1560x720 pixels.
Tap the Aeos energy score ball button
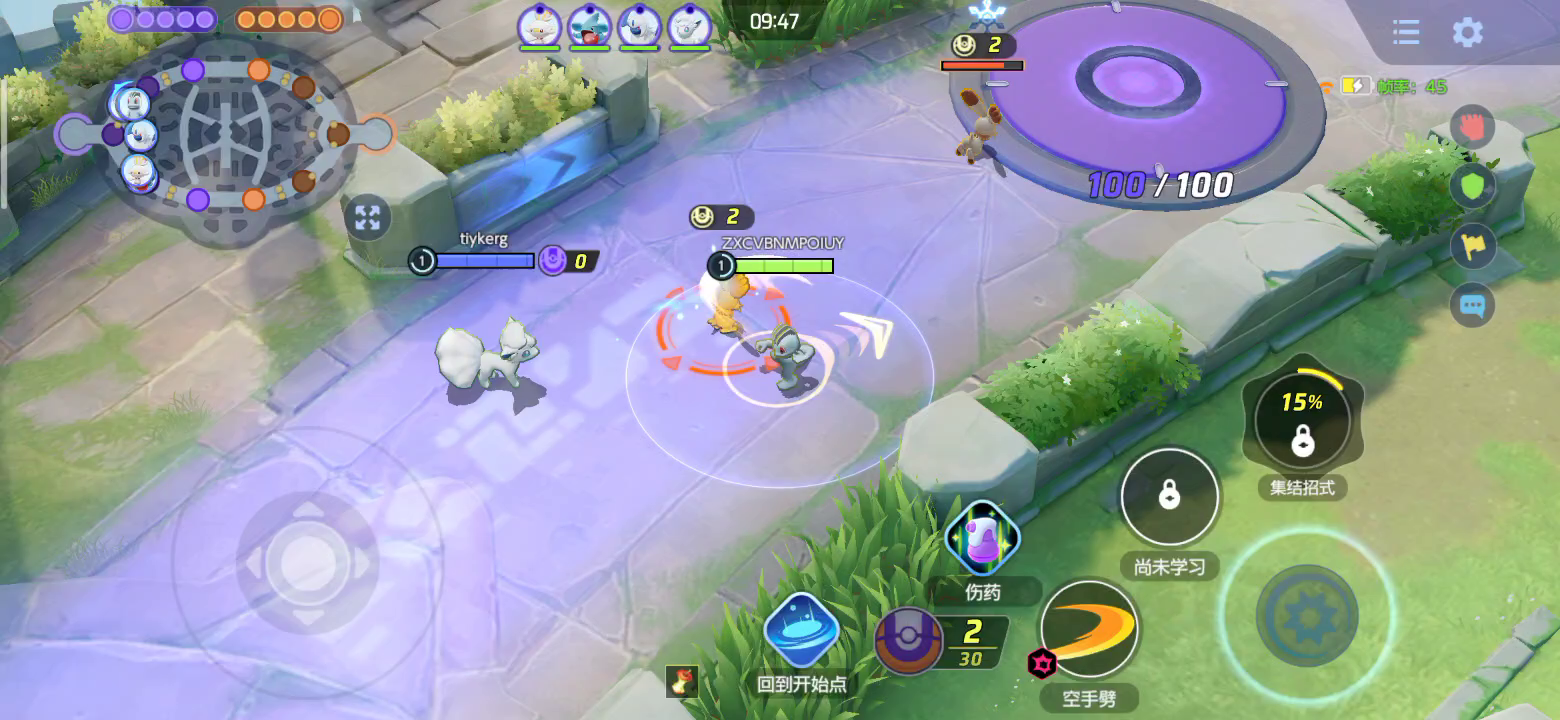909,641
